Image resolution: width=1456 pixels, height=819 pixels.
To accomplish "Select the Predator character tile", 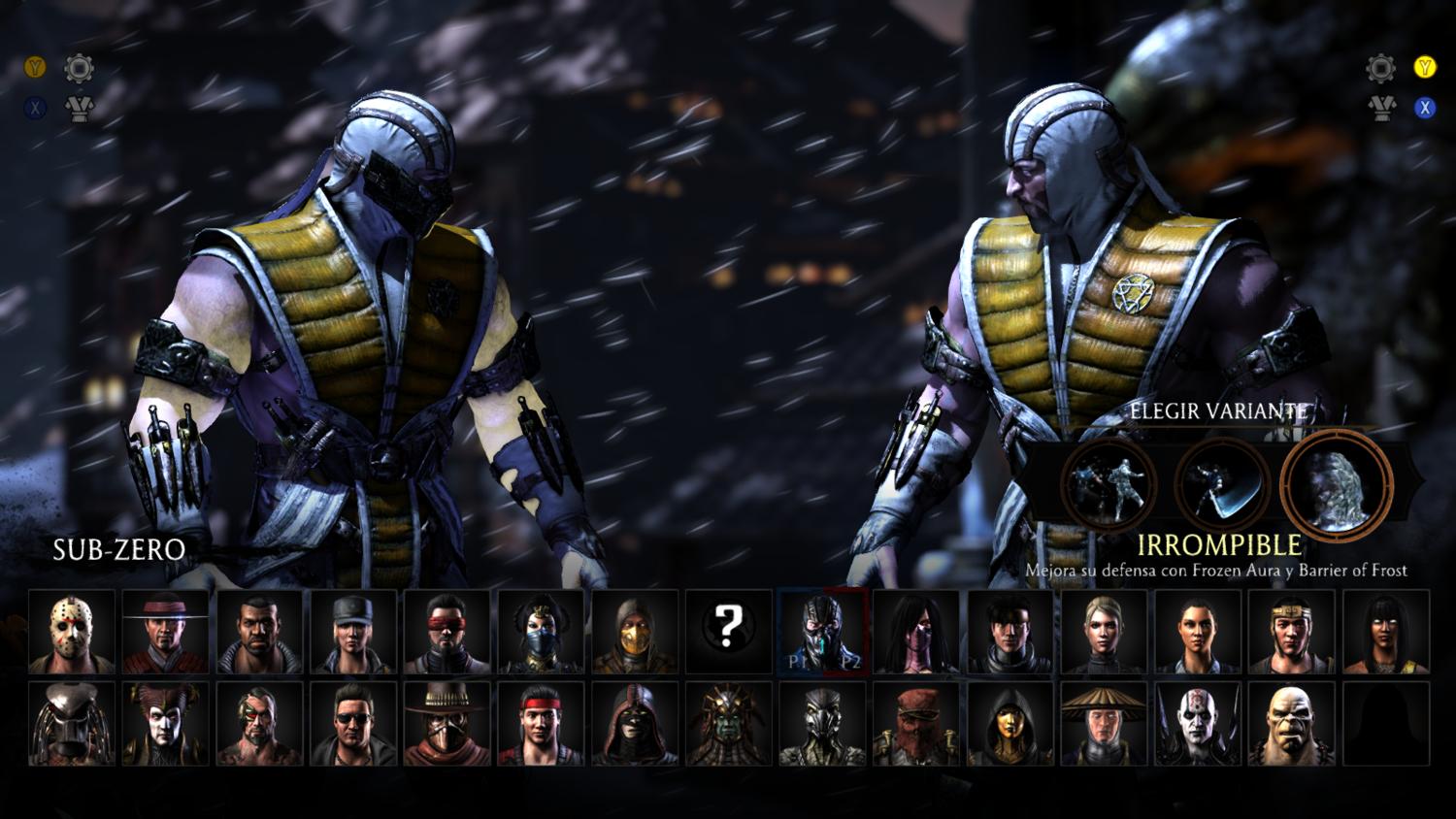I will (x=72, y=724).
